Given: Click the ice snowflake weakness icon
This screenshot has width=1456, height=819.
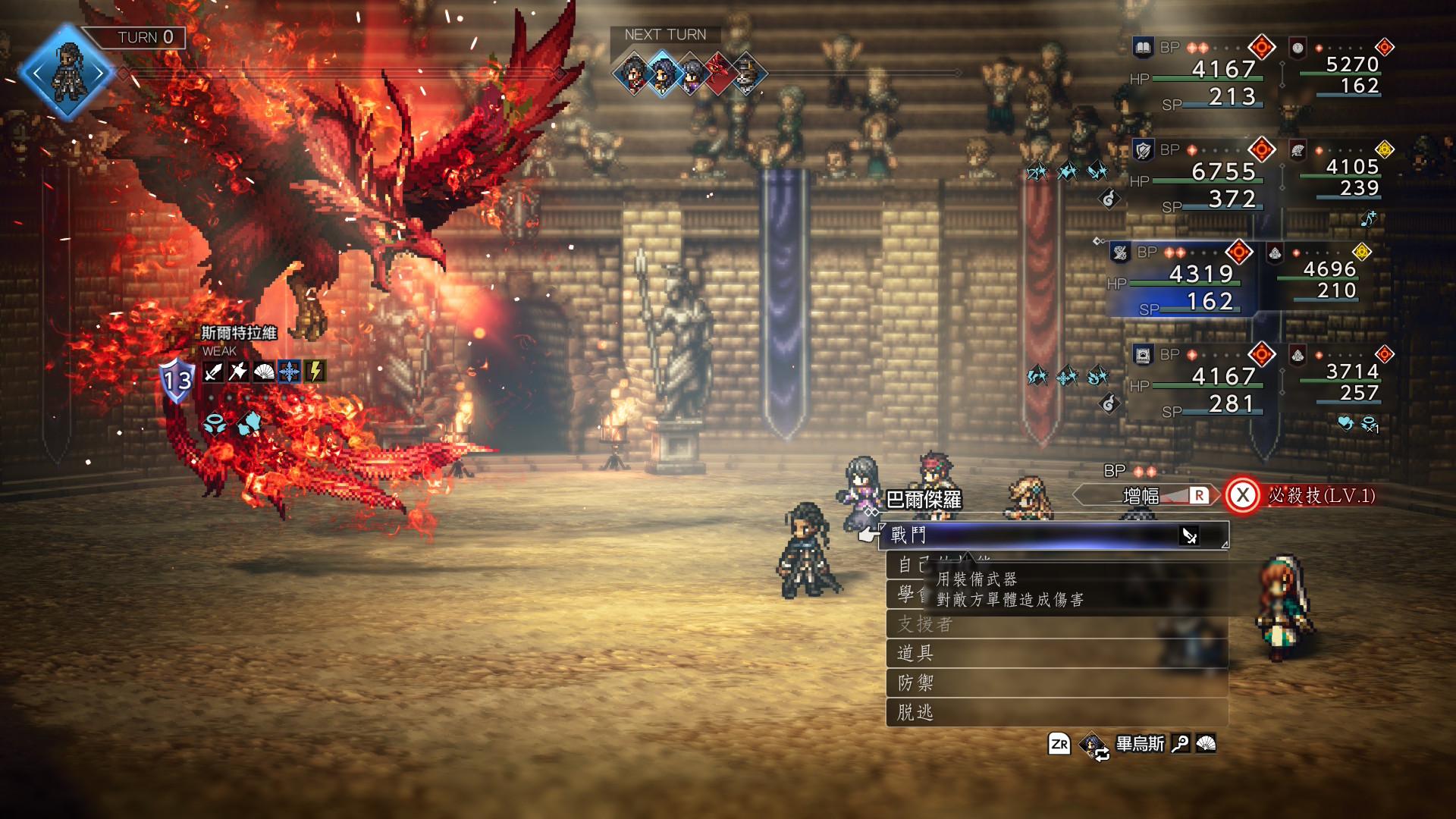Looking at the screenshot, I should pyautogui.click(x=290, y=372).
